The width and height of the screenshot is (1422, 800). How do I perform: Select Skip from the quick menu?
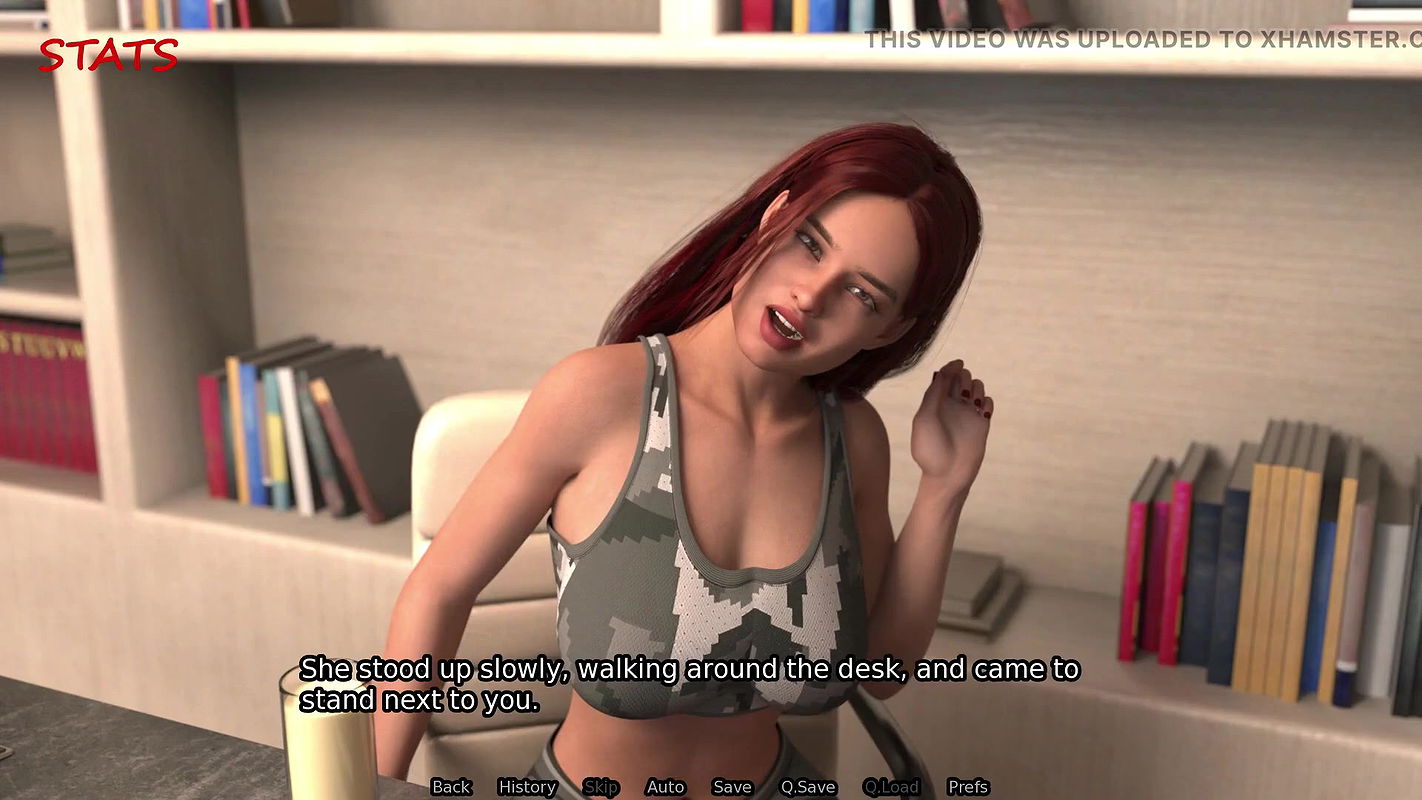tap(602, 787)
